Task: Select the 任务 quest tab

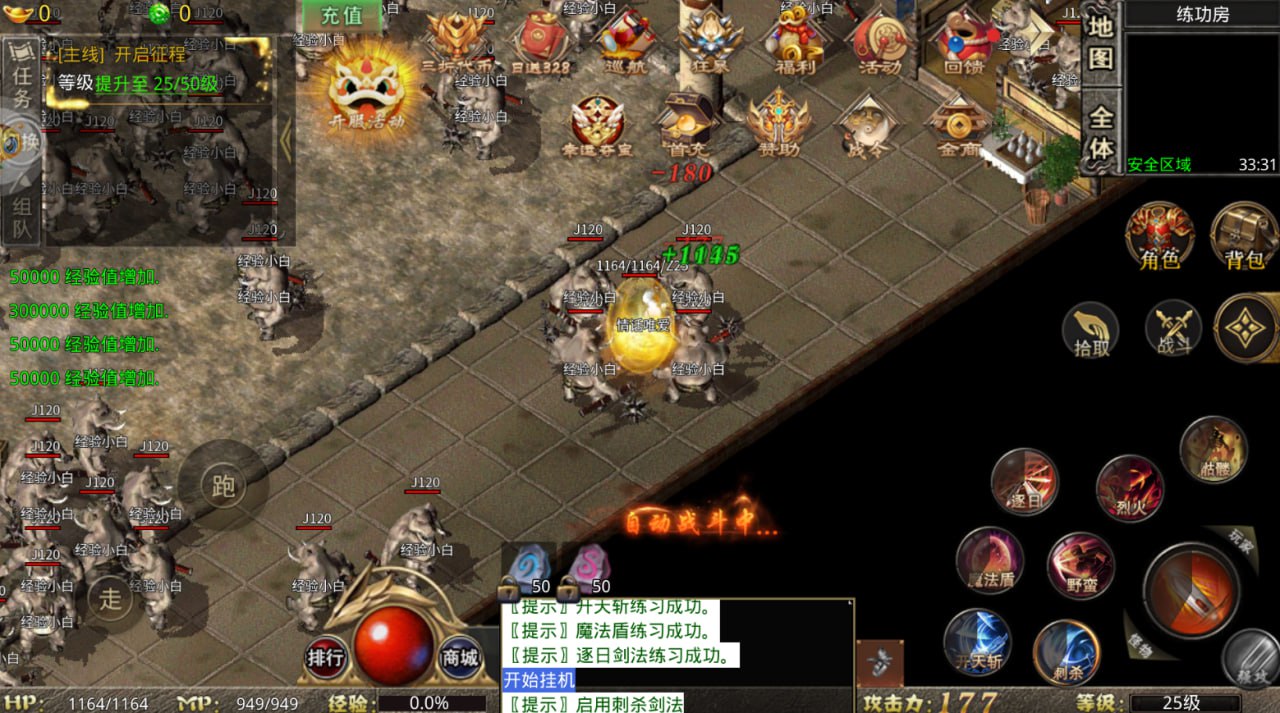Action: [x=21, y=84]
